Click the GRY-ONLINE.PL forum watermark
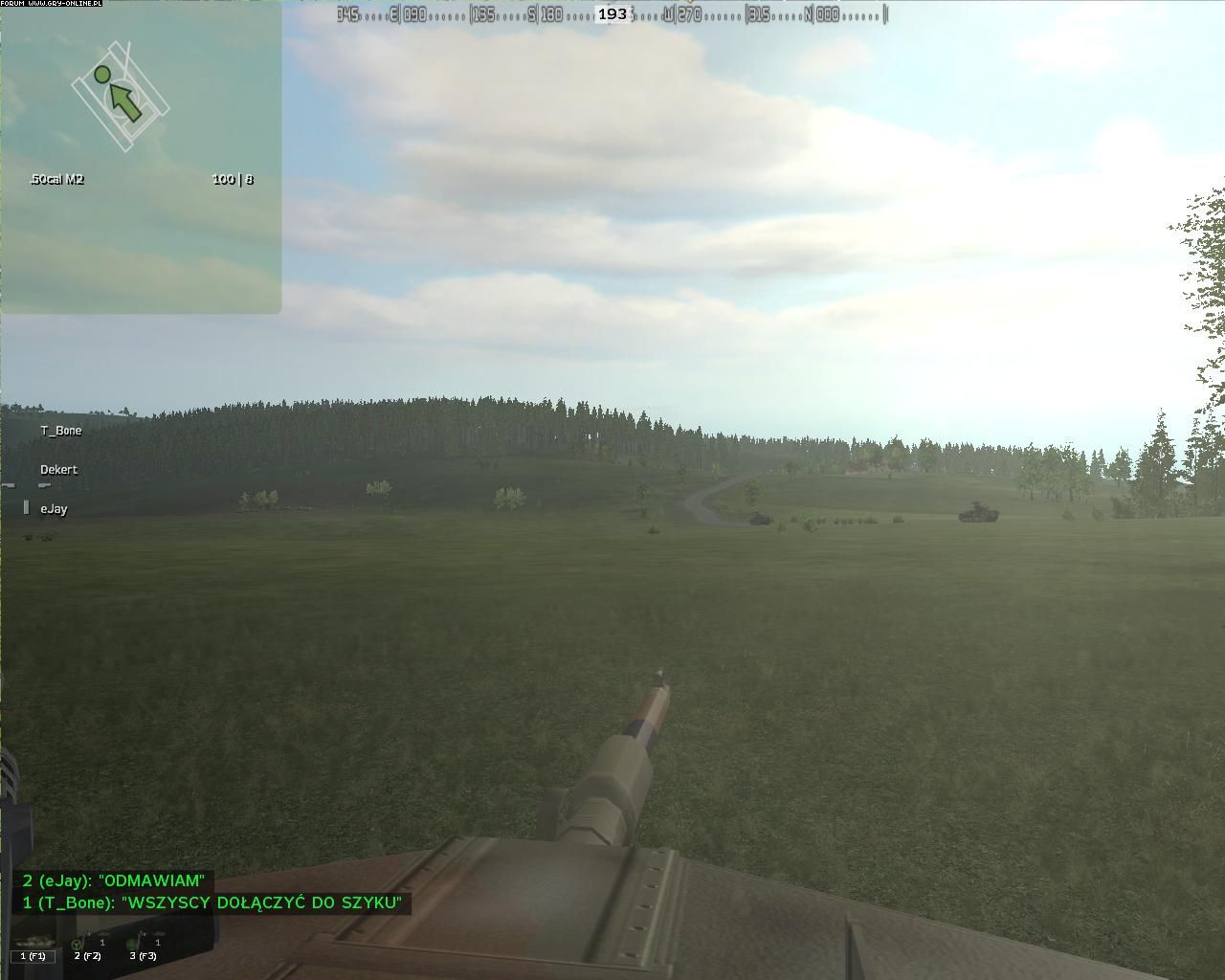The height and width of the screenshot is (980, 1225). [x=52, y=4]
